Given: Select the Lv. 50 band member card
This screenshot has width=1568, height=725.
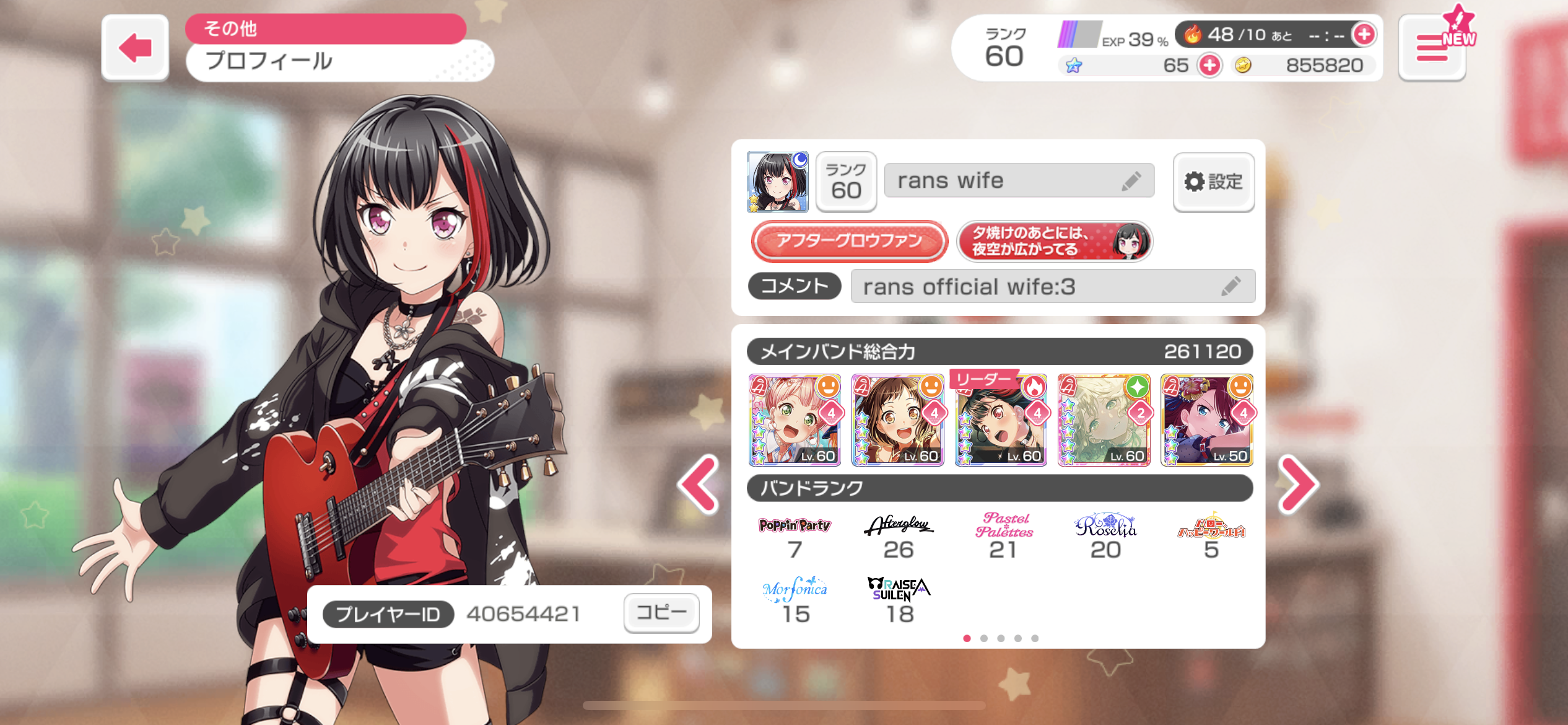Looking at the screenshot, I should (1206, 420).
